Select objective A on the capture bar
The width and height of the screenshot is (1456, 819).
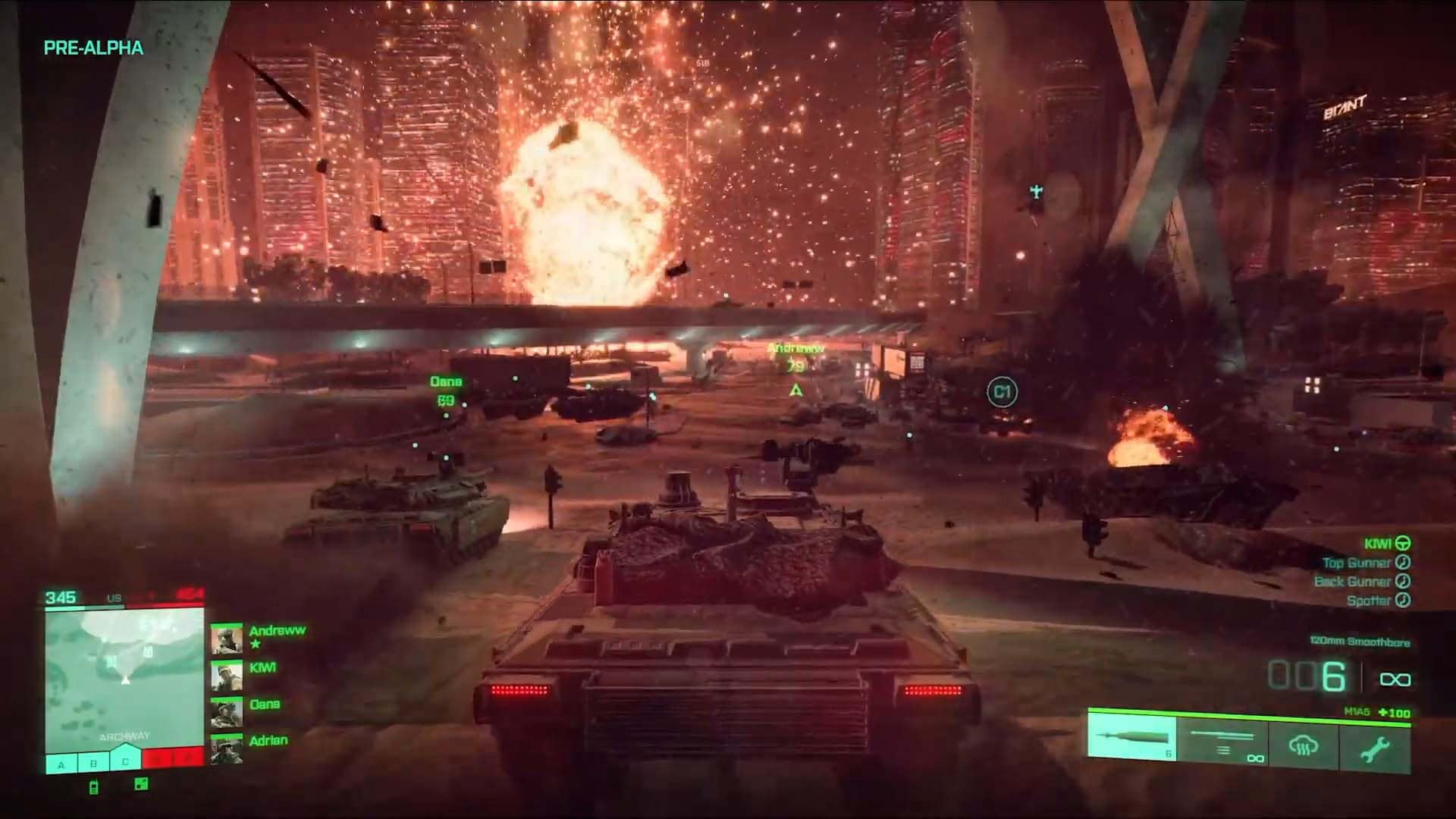(61, 763)
